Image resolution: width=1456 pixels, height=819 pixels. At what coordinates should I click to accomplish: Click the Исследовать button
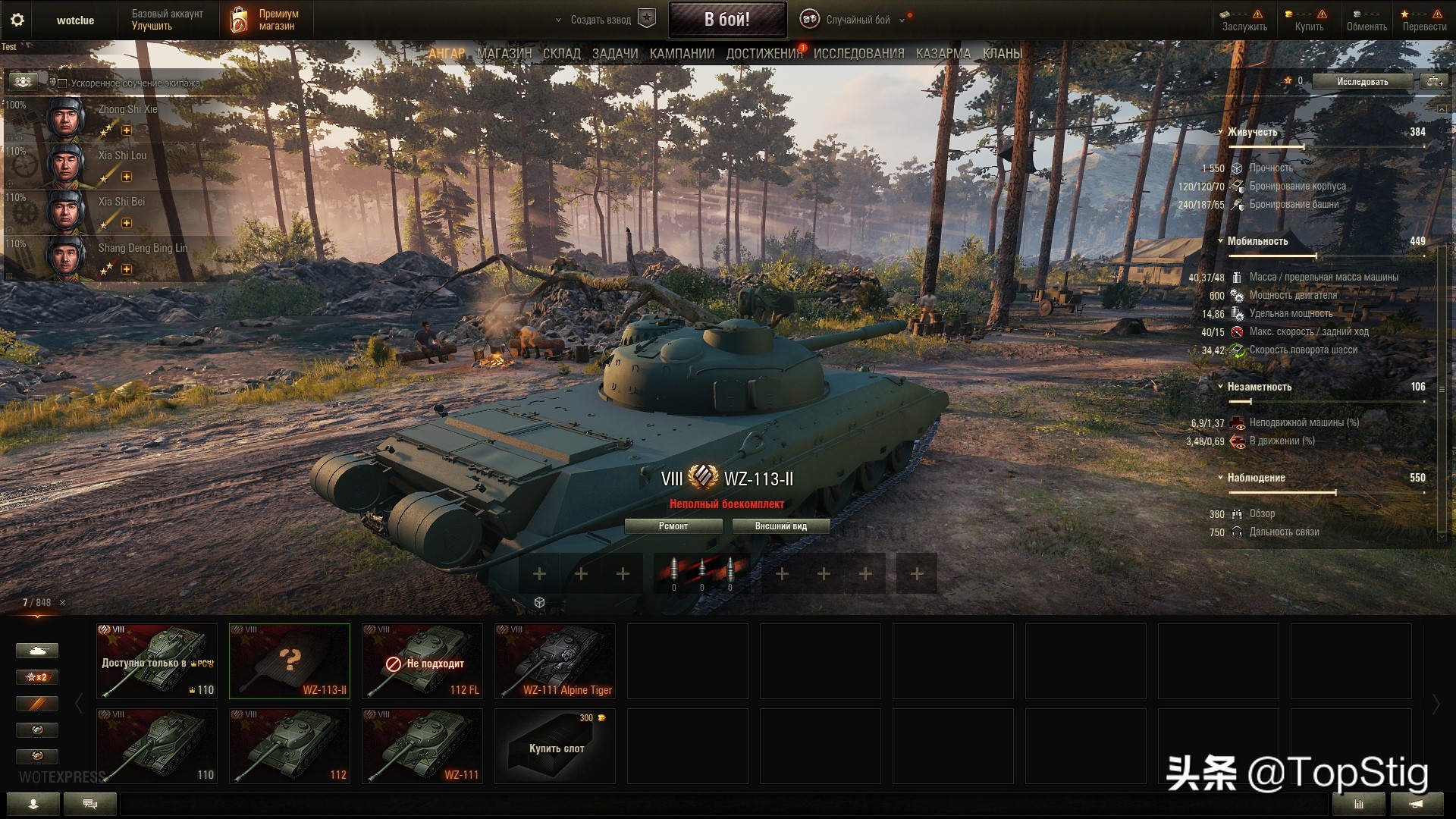pos(1362,82)
